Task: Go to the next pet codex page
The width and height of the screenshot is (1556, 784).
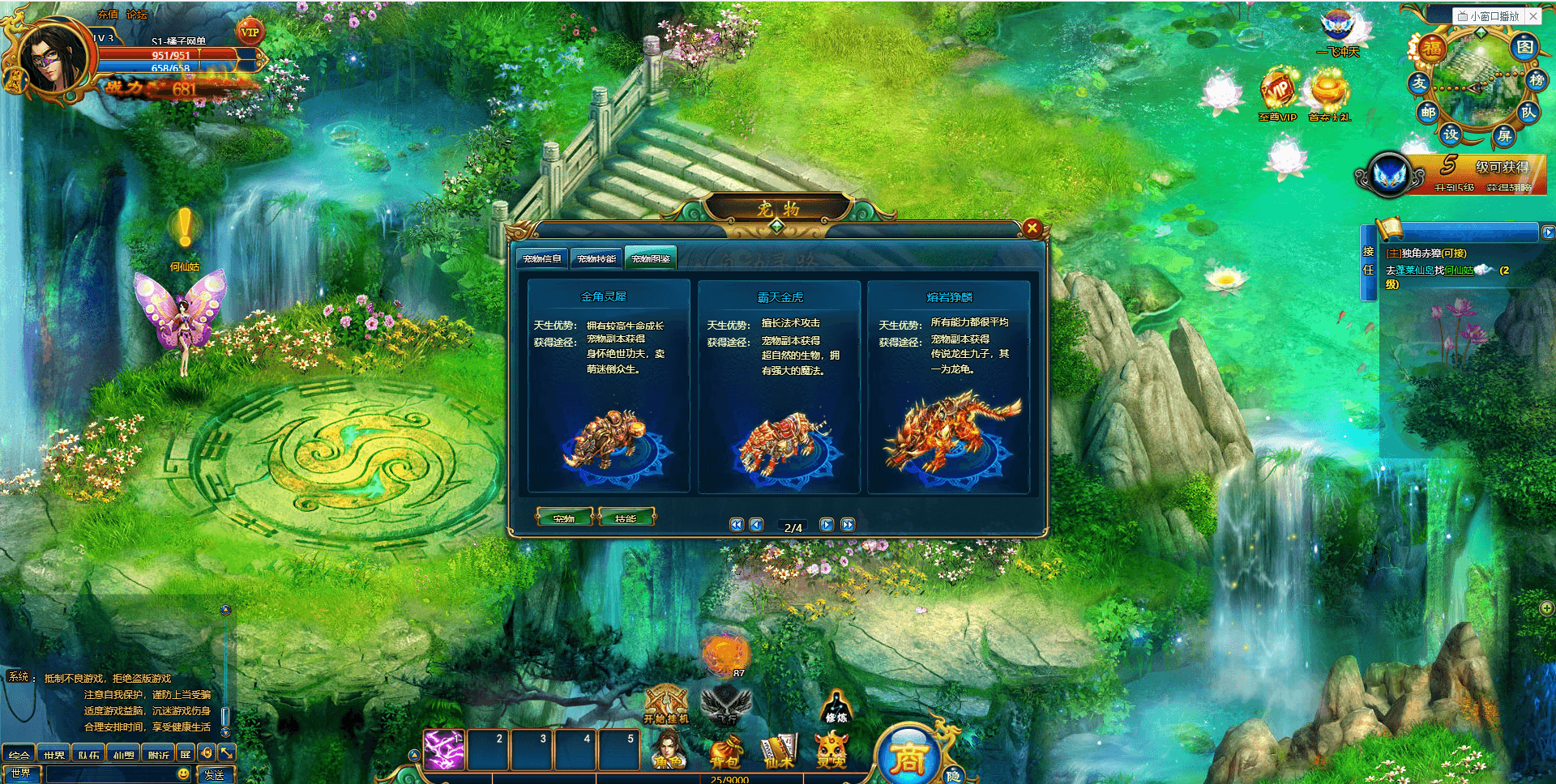Action: (827, 525)
